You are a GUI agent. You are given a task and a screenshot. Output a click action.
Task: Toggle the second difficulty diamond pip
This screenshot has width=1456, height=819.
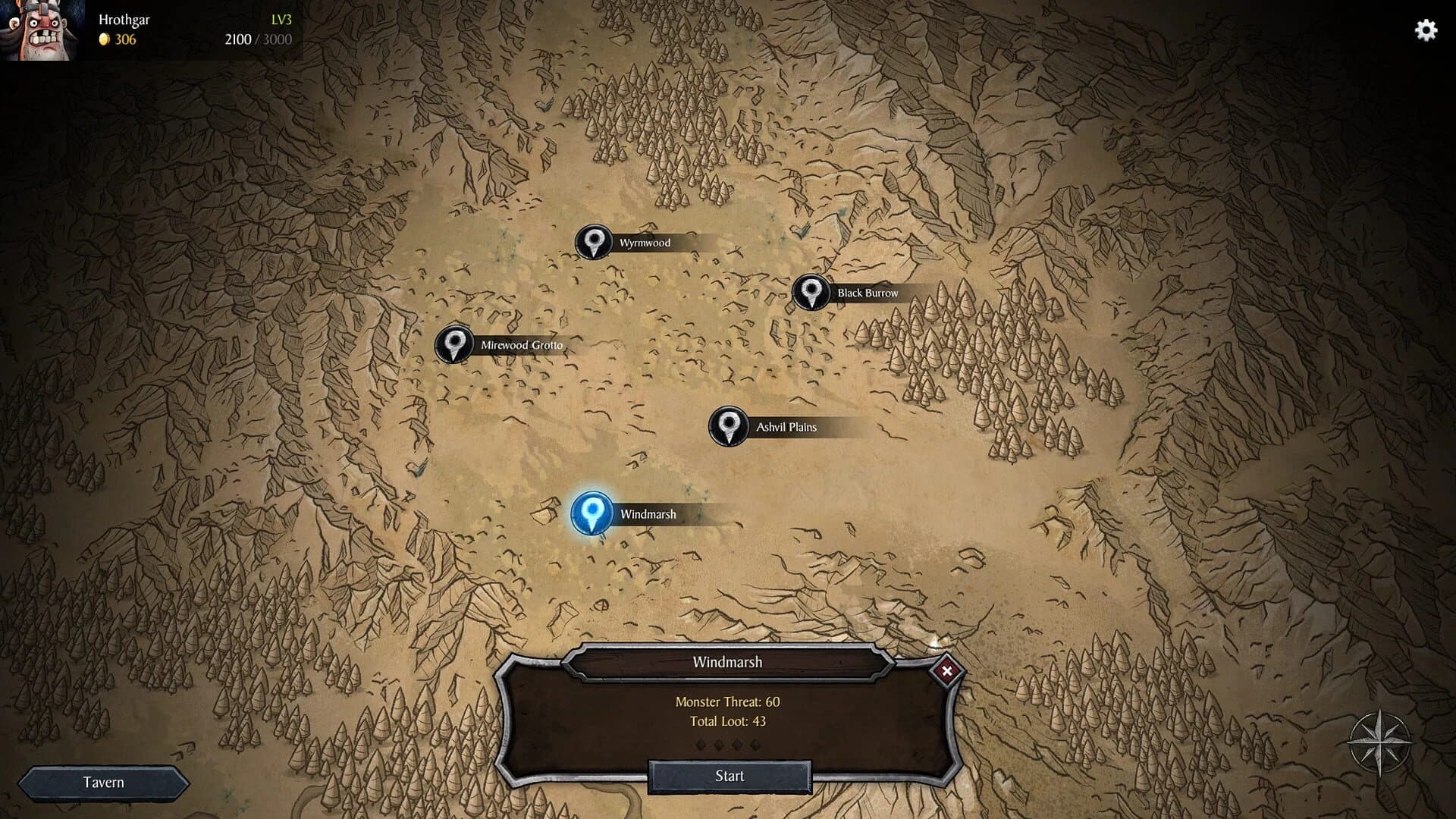coord(719,745)
